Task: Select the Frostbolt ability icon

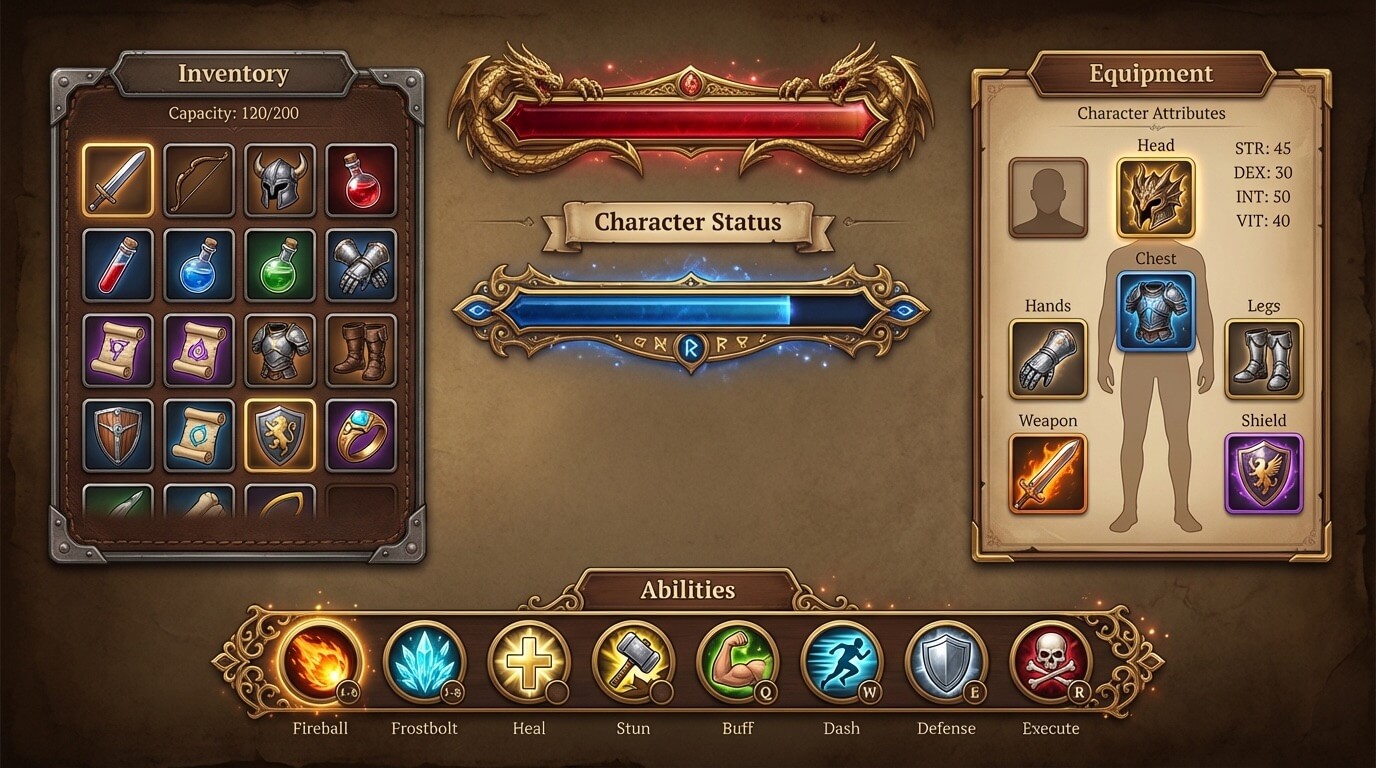Action: coord(423,660)
